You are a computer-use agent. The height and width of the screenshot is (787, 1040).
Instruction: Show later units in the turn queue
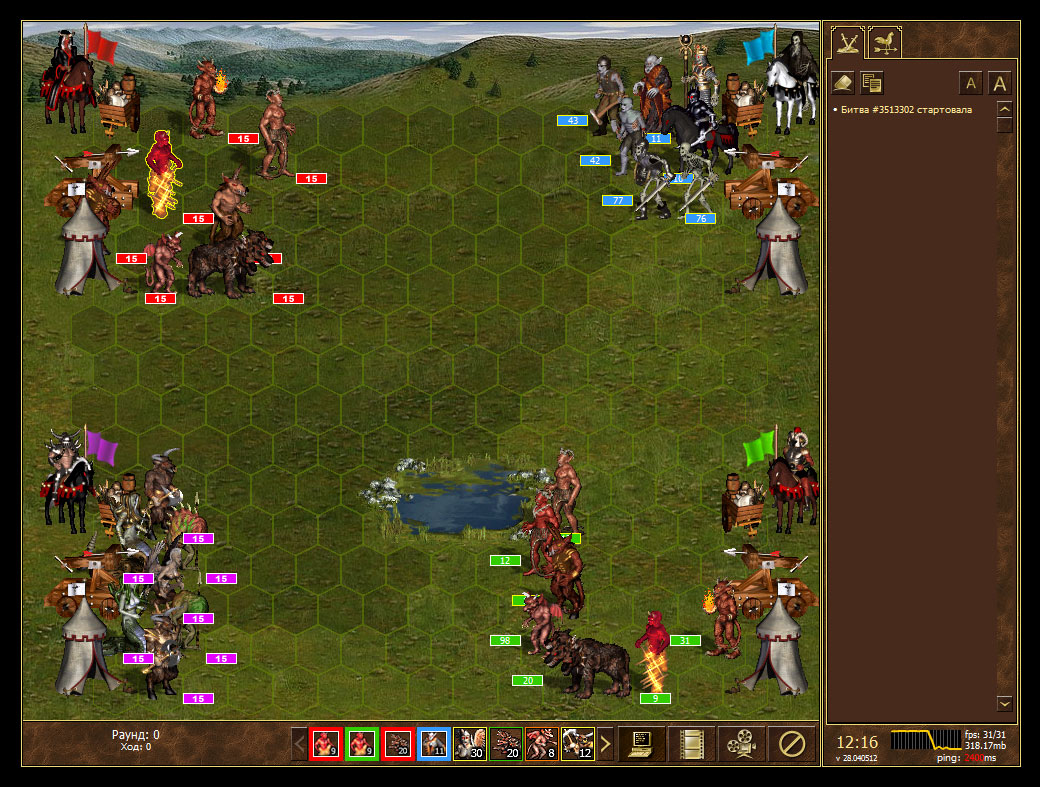tap(605, 744)
